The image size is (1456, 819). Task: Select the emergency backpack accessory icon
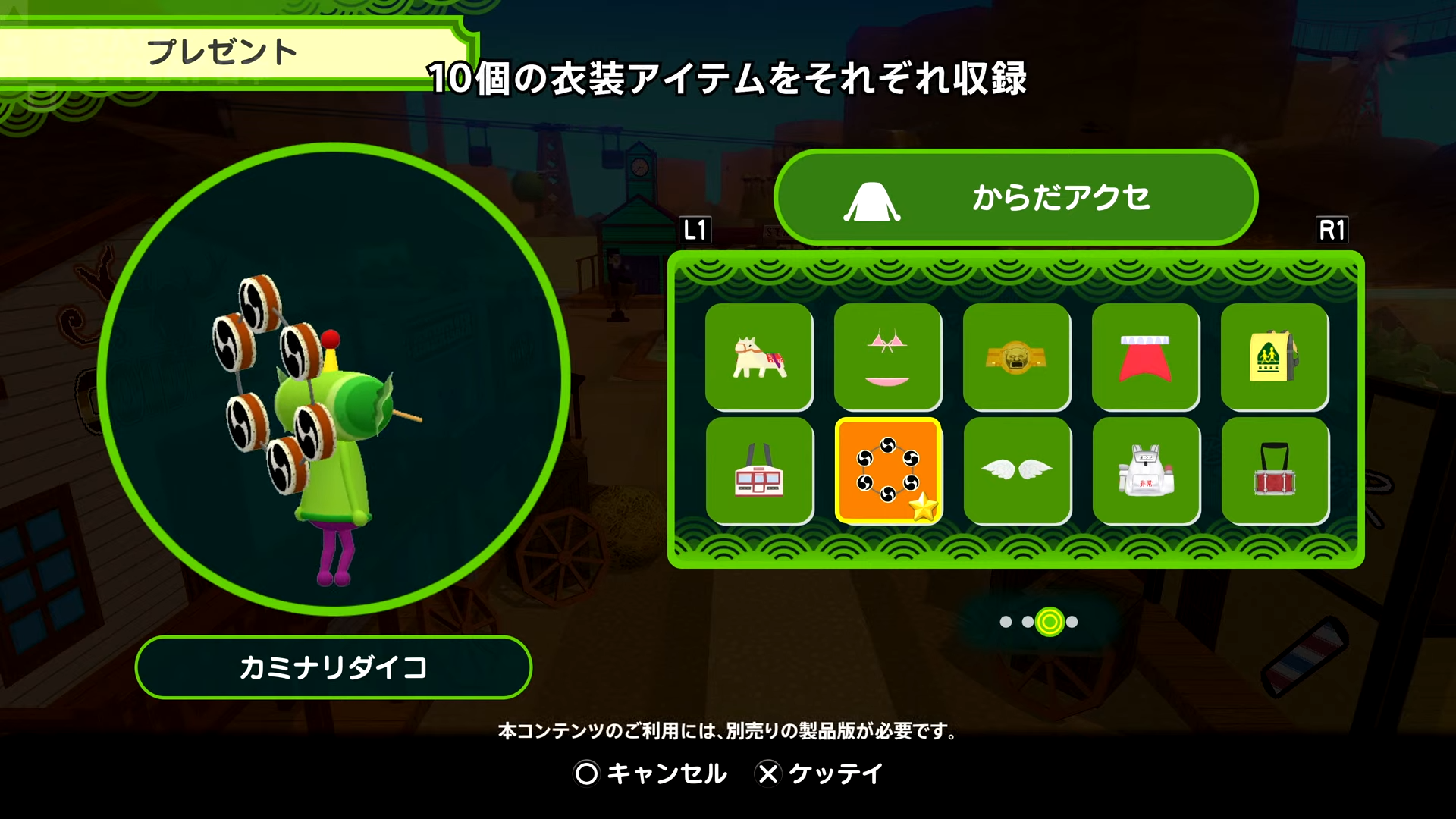coord(1147,470)
